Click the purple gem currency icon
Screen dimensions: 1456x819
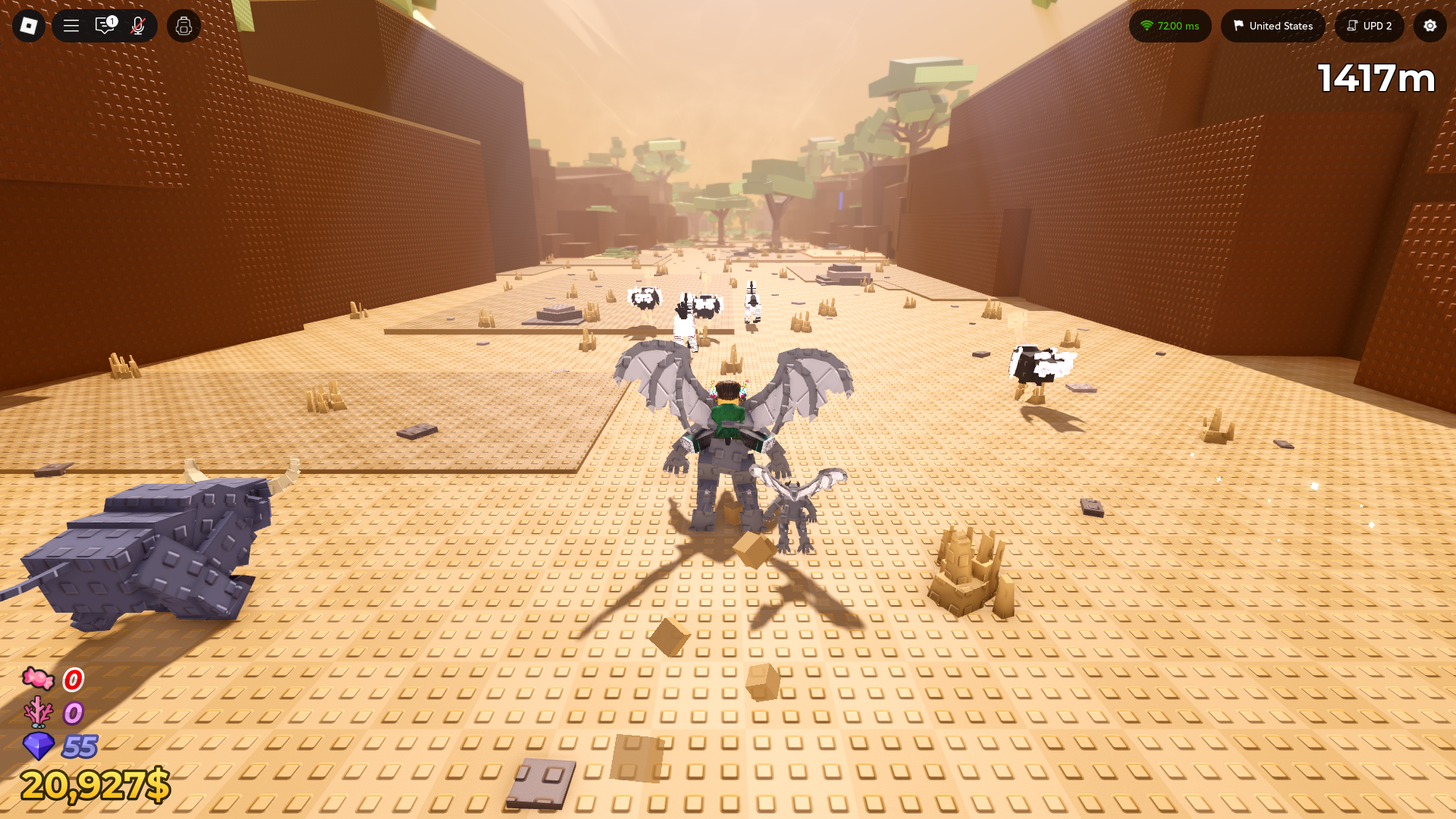pyautogui.click(x=38, y=747)
